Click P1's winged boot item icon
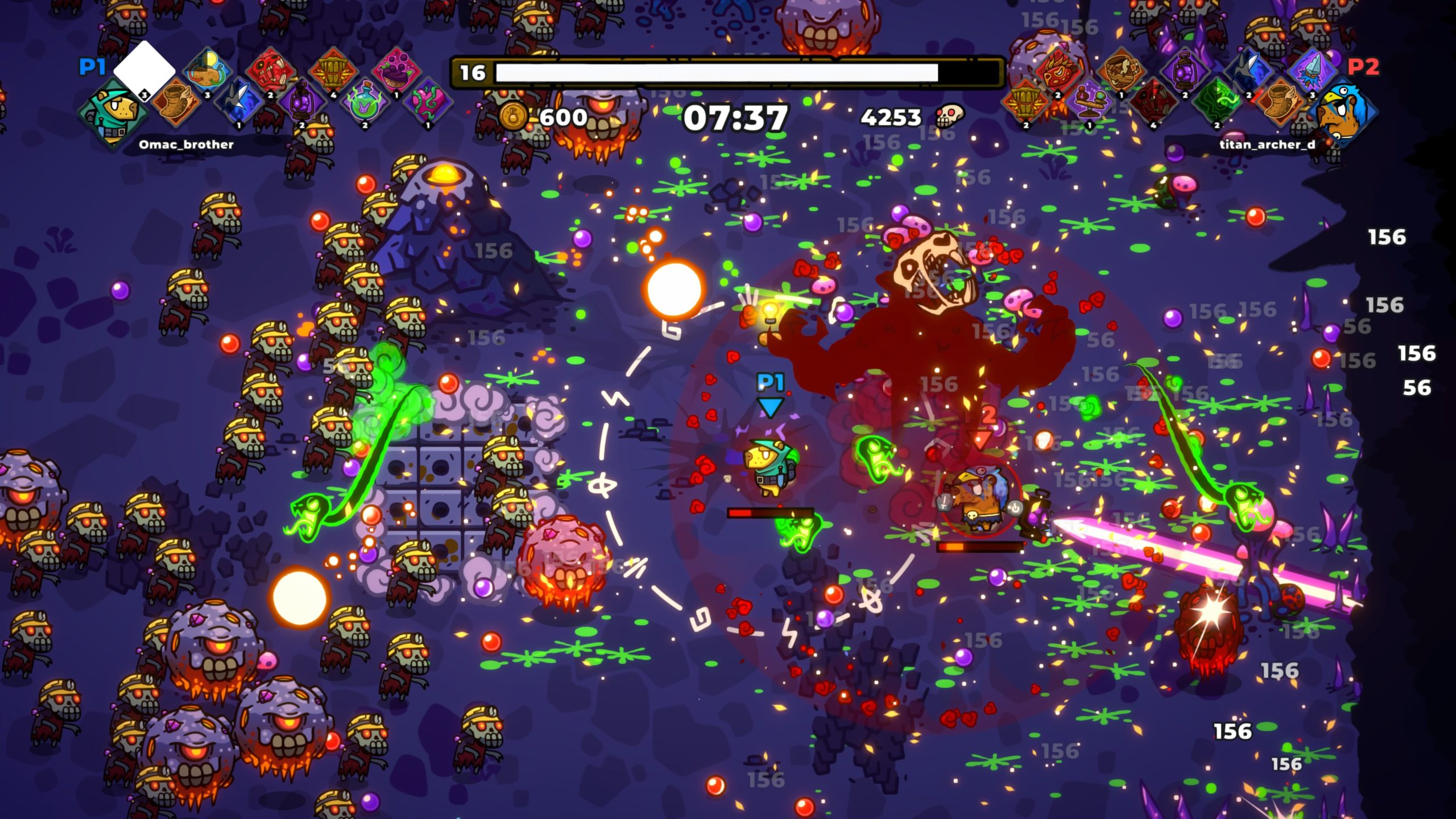 pyautogui.click(x=176, y=102)
